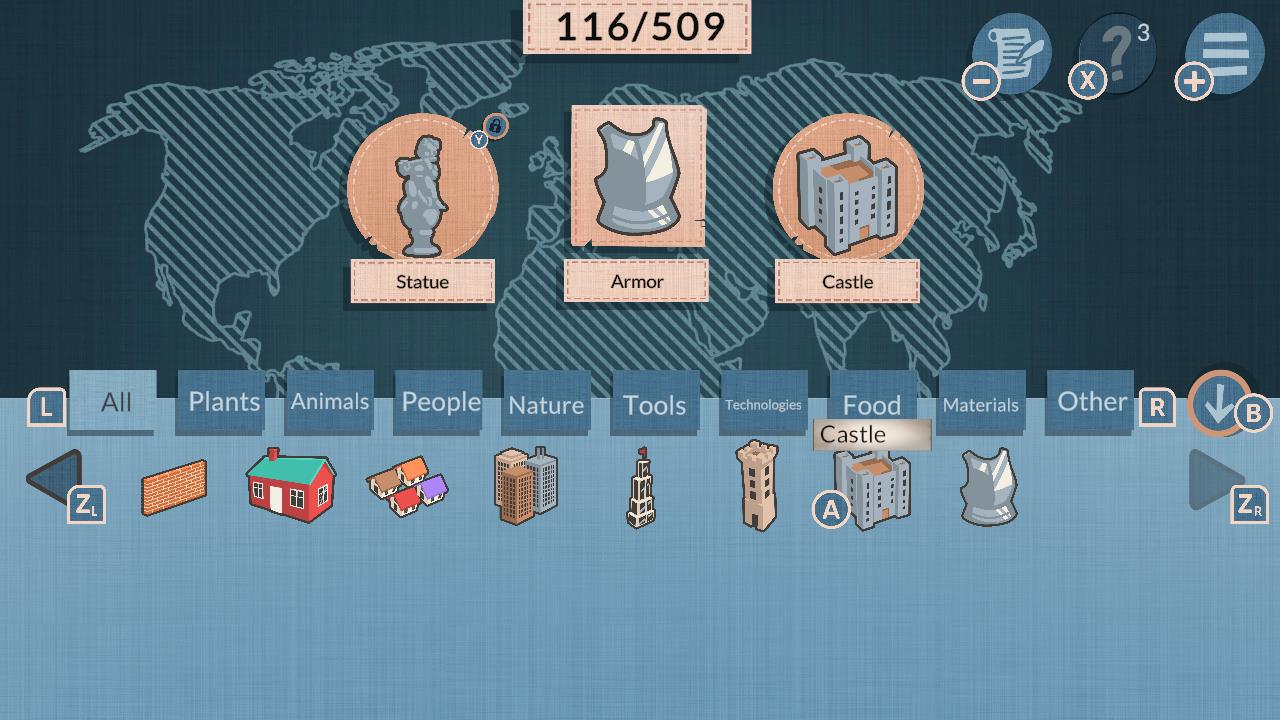Screen dimensions: 1280x720
Task: Click the 116/509 progress counter
Action: (x=637, y=27)
